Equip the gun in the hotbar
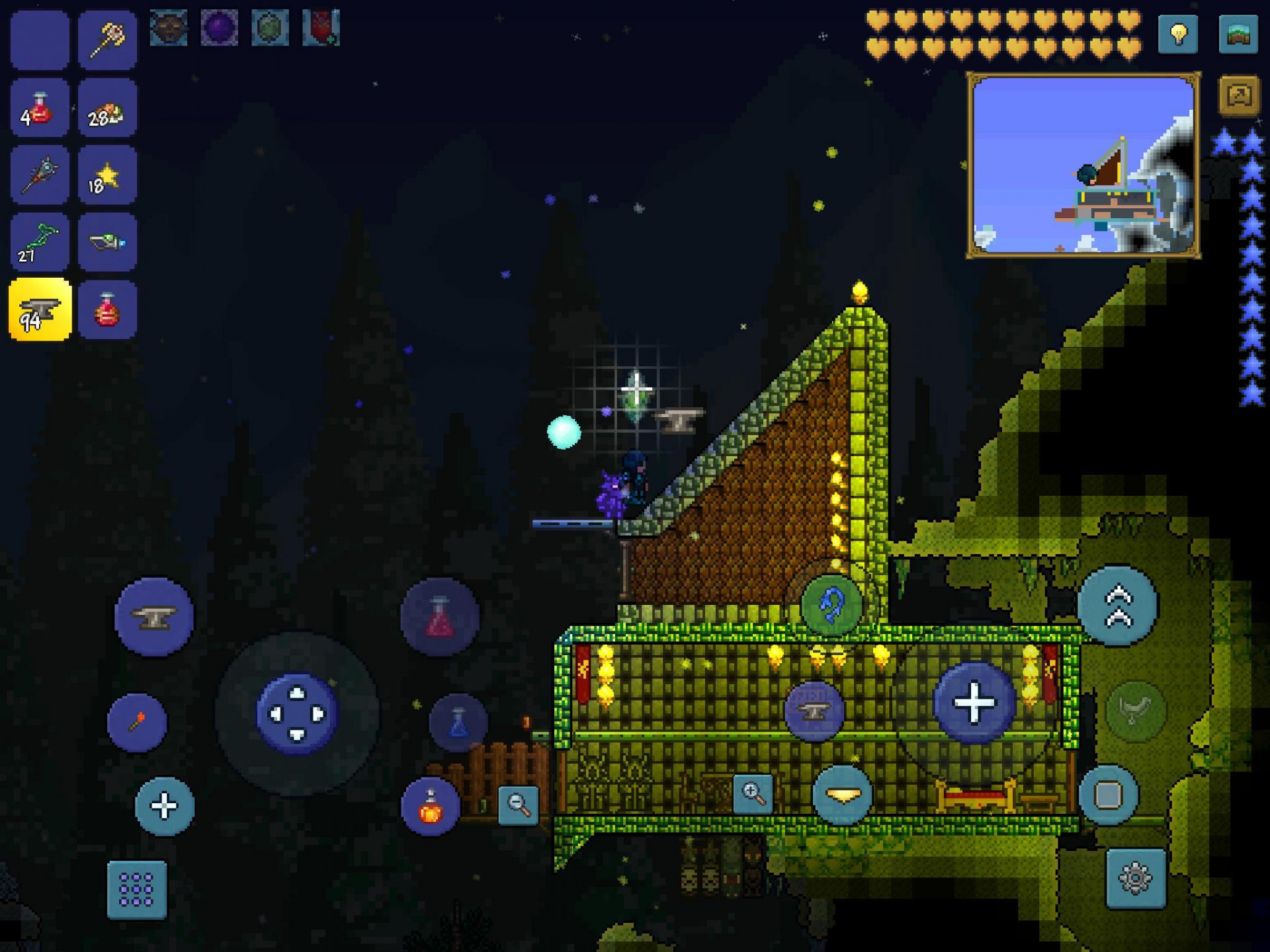Screen dimensions: 1270x952 (107, 243)
